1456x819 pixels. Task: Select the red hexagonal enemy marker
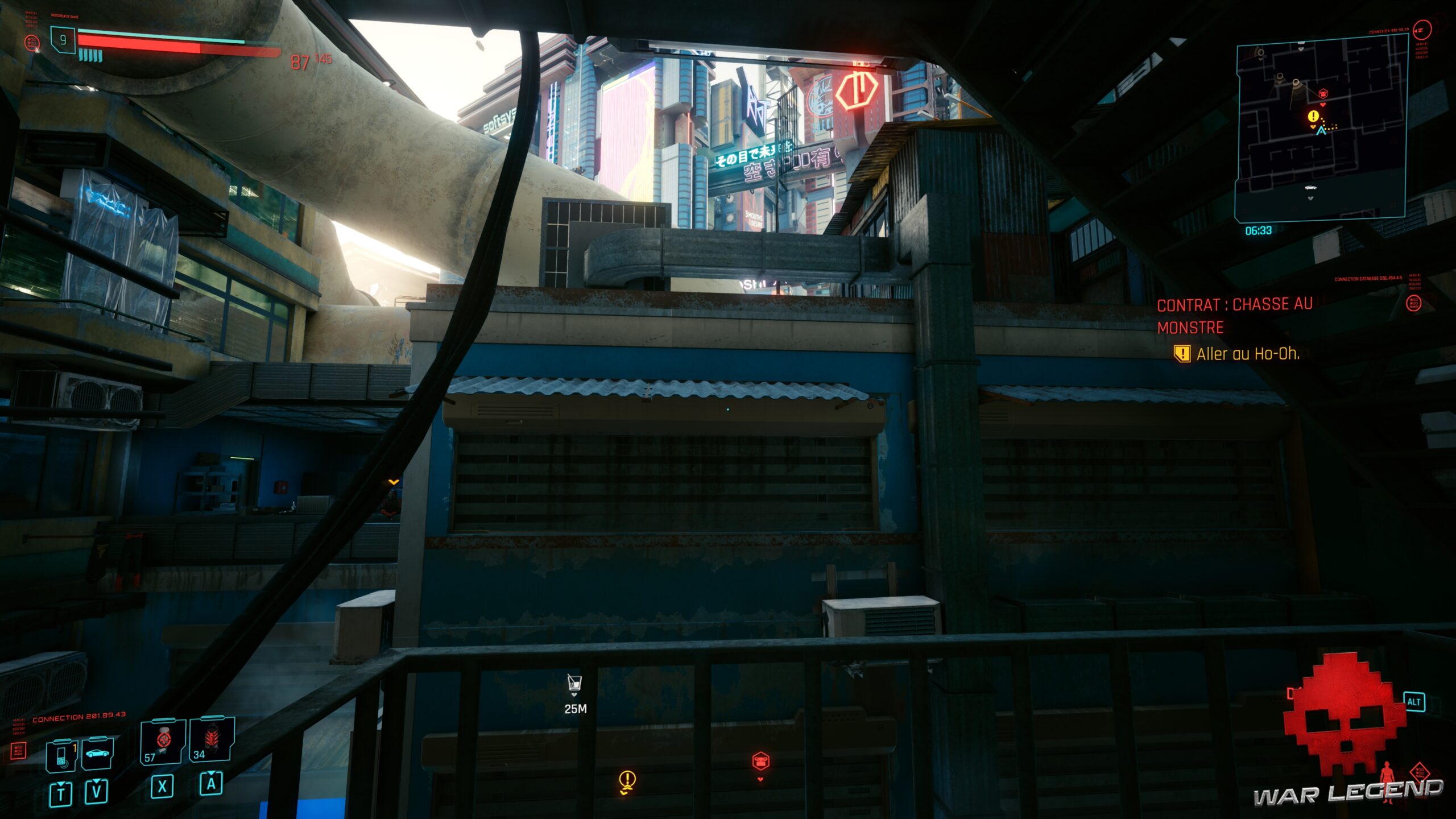(761, 762)
